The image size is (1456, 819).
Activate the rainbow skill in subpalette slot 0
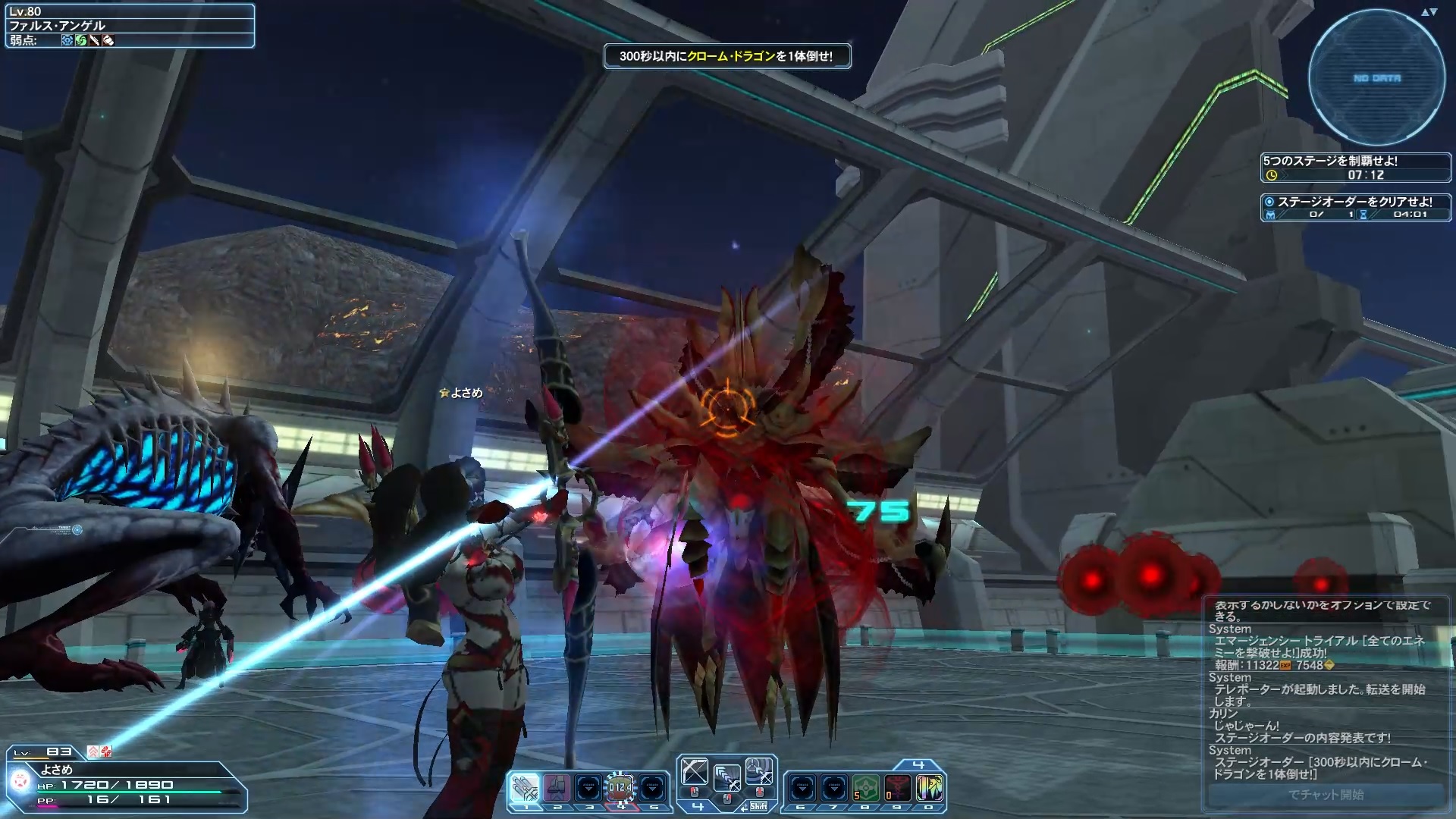[930, 789]
